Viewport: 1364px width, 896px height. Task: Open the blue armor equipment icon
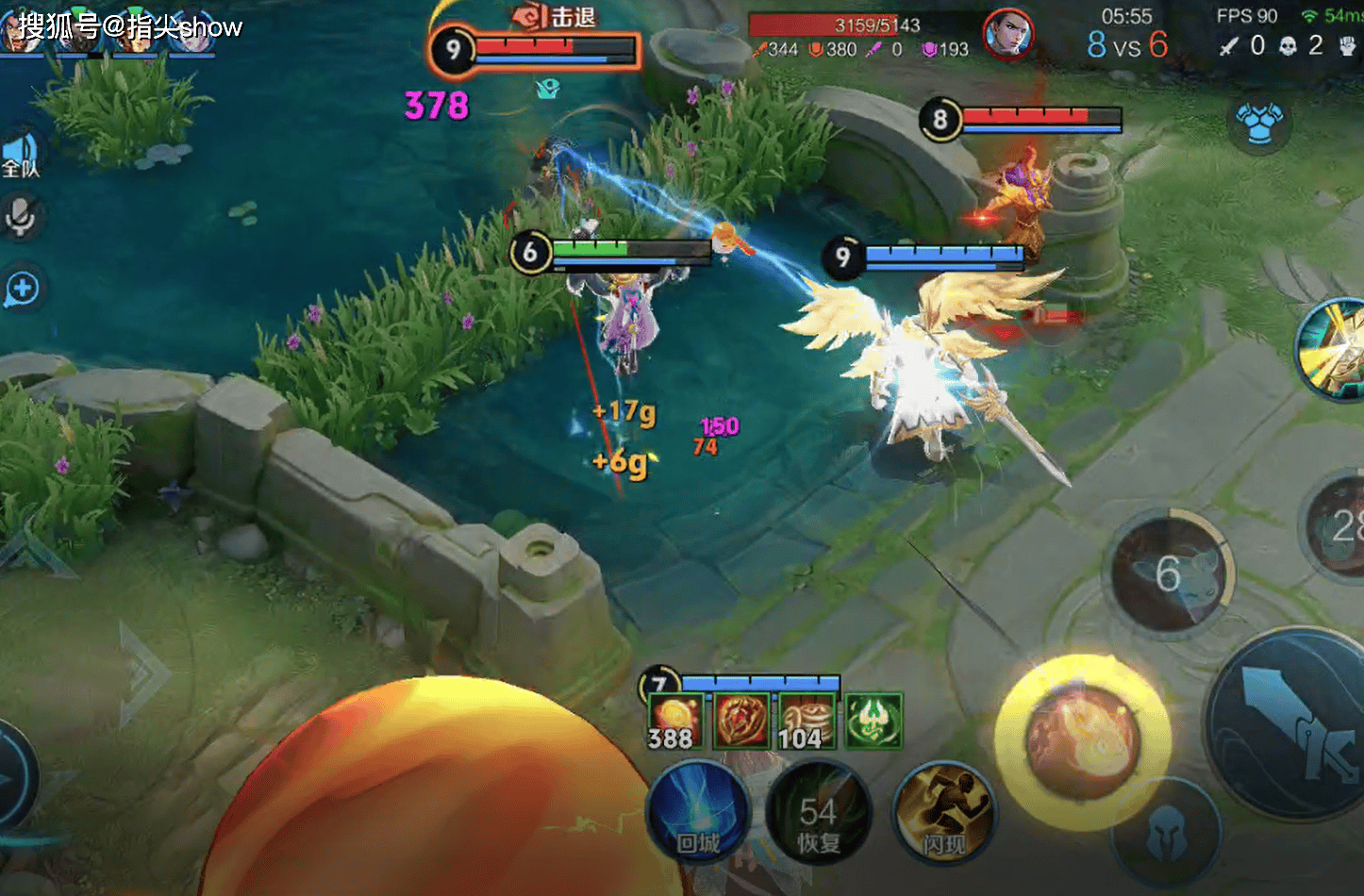pyautogui.click(x=1259, y=123)
